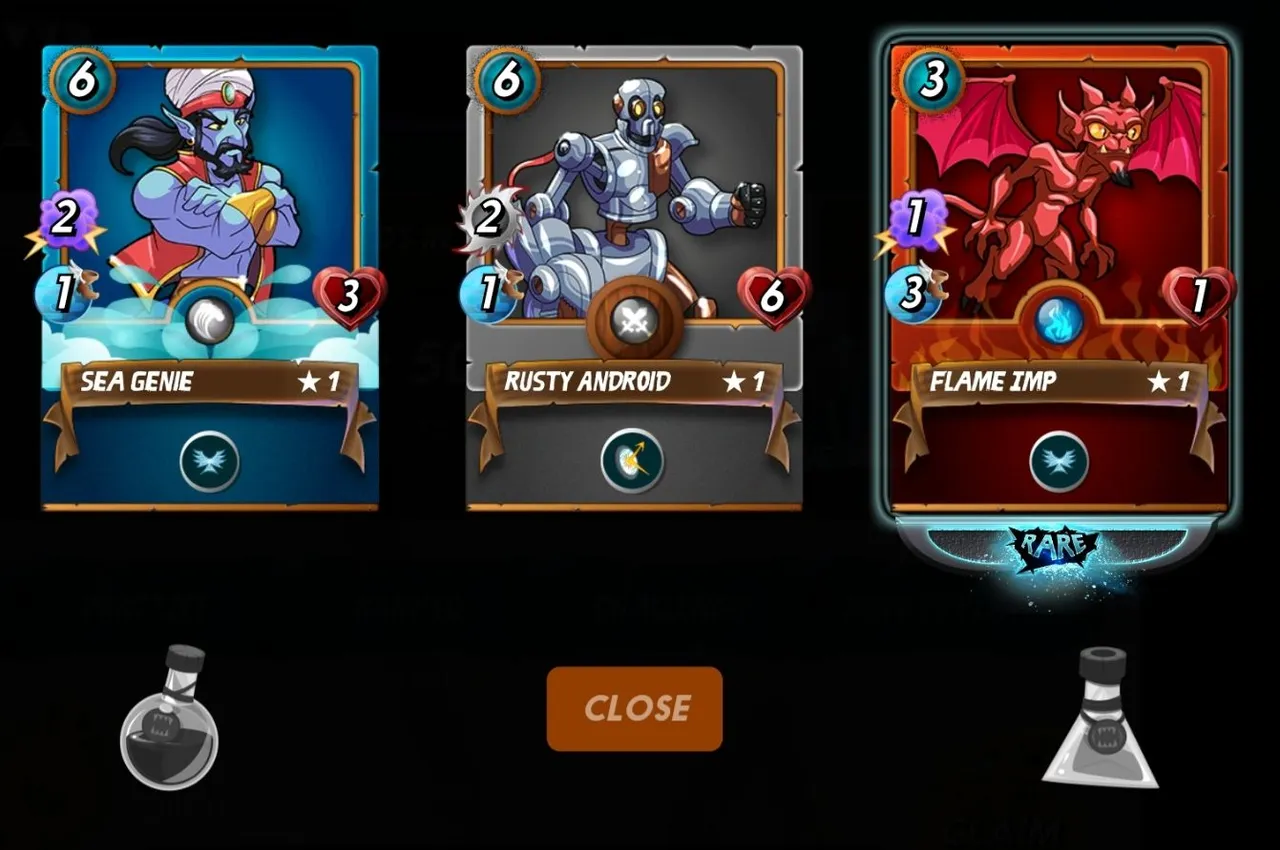The image size is (1280, 850).
Task: Inspect Flame Imp's flying ability icon
Action: tap(1059, 461)
